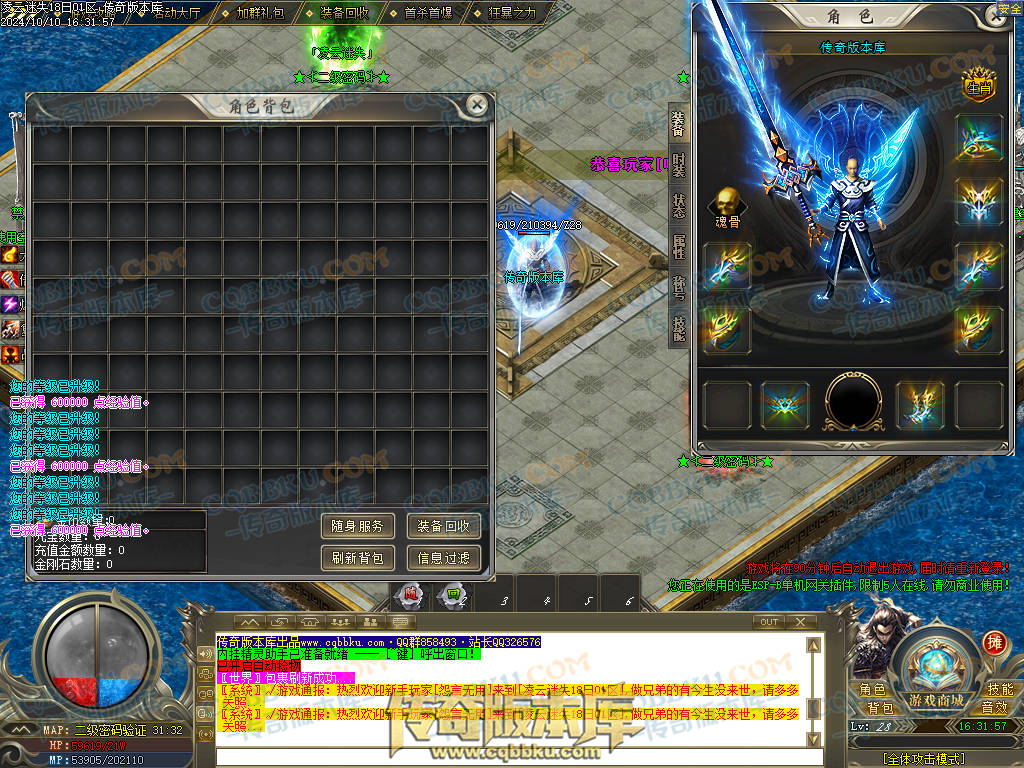Click the OUT button above the chat
Viewport: 1024px width, 768px height.
coord(769,622)
